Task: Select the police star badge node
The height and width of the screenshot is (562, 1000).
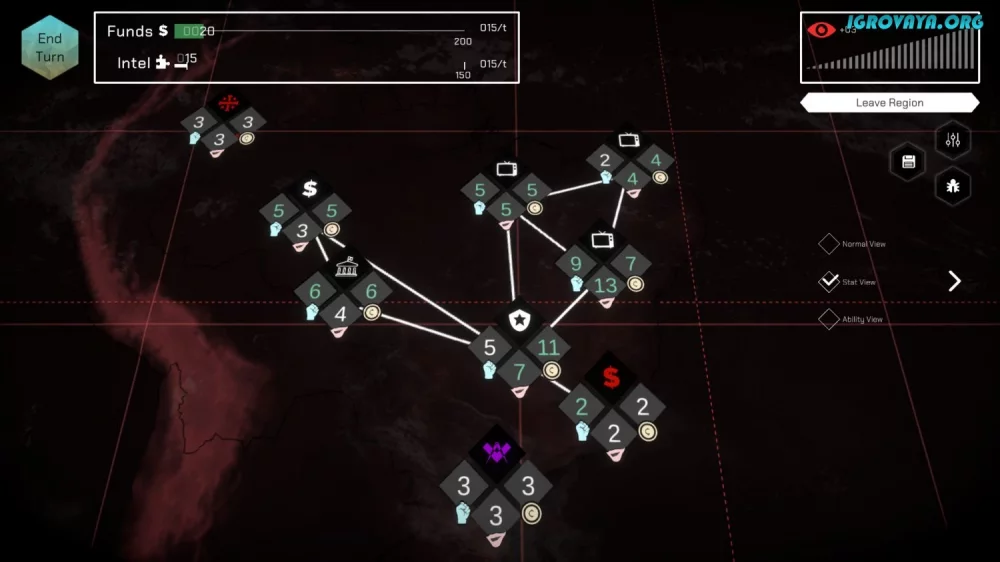Action: pos(519,320)
